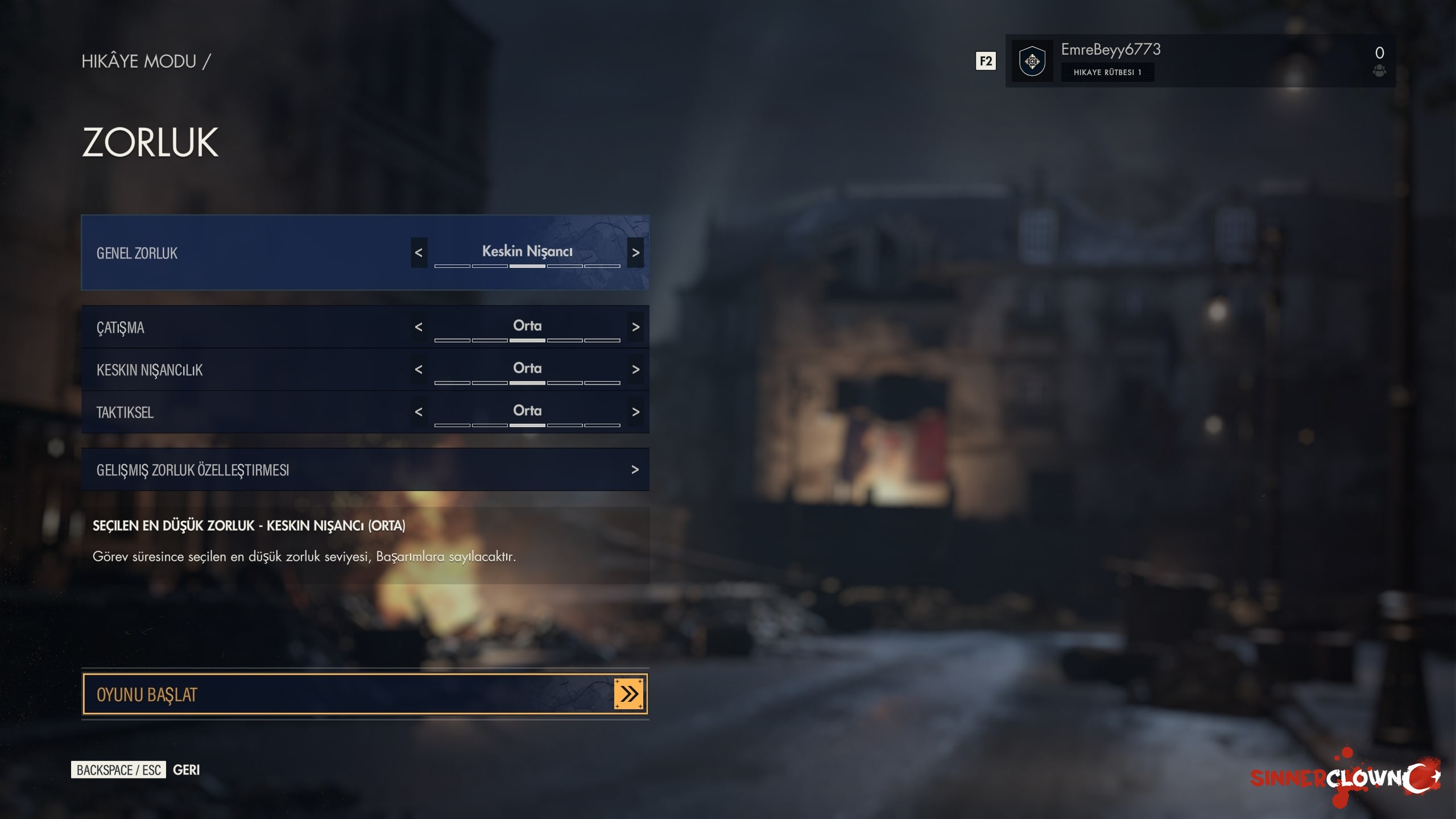This screenshot has width=1456, height=819.
Task: Increase Keskin Nişancılık difficulty level
Action: coord(635,370)
